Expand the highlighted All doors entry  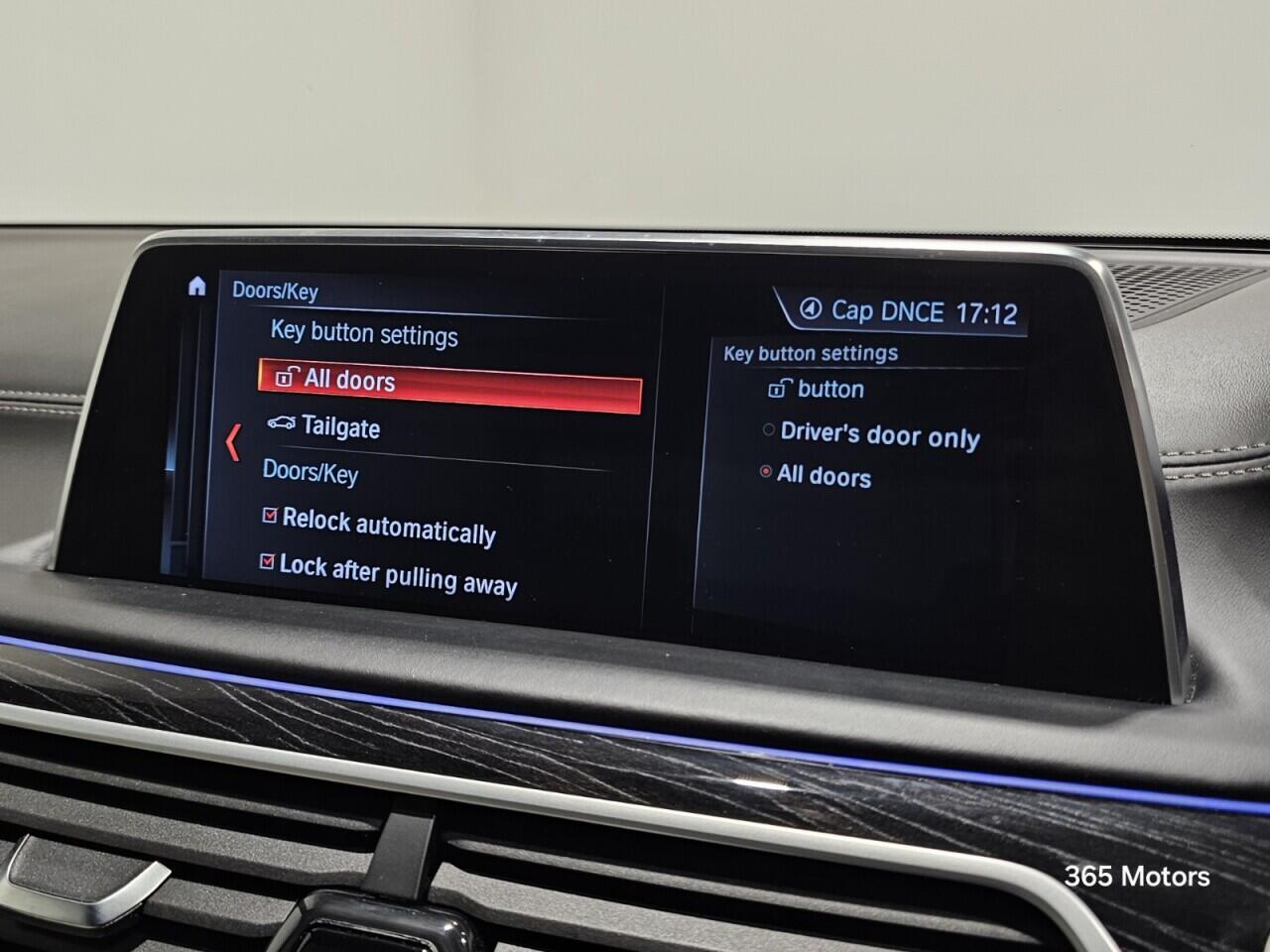point(349,381)
